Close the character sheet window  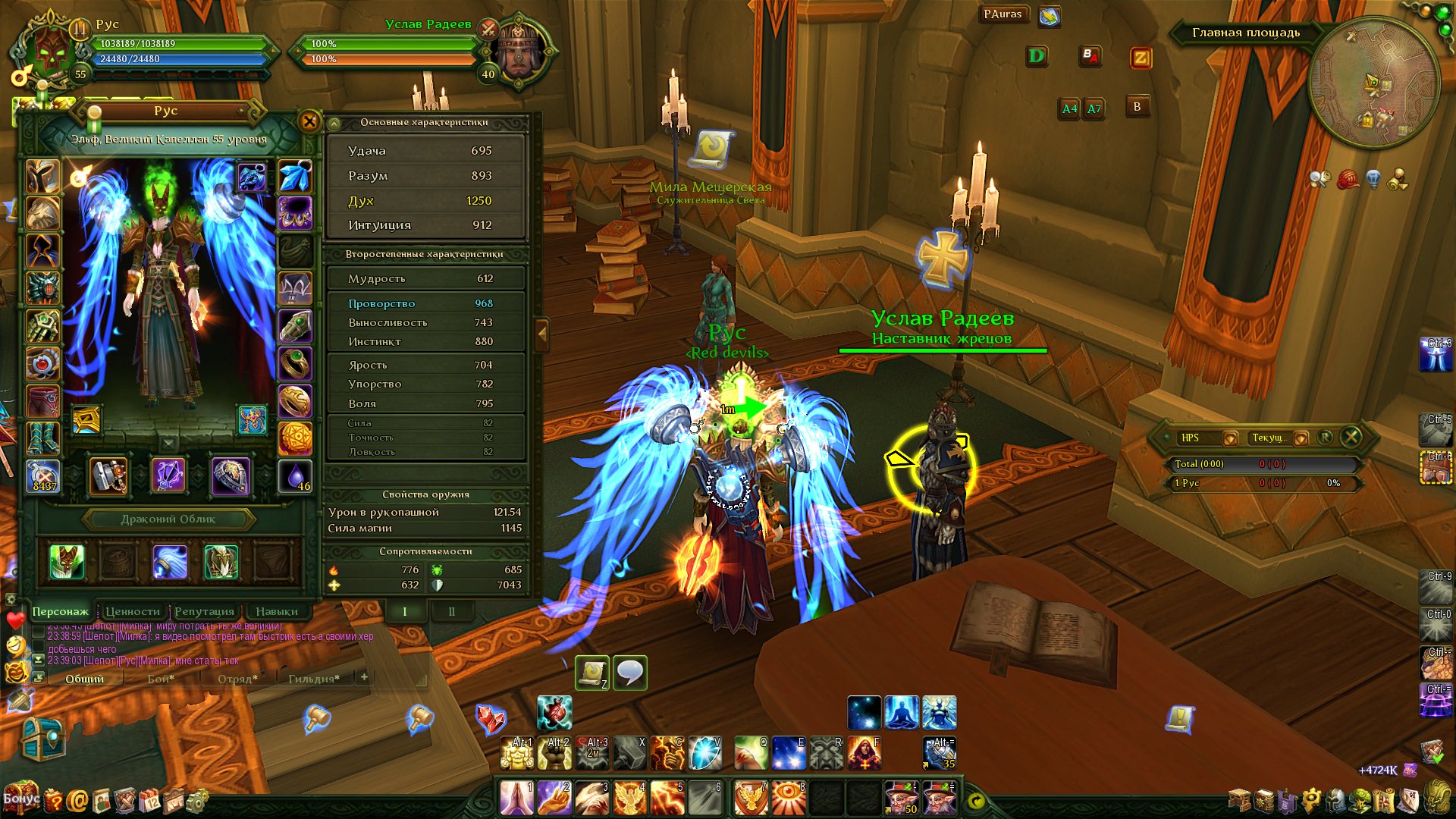coord(309,121)
